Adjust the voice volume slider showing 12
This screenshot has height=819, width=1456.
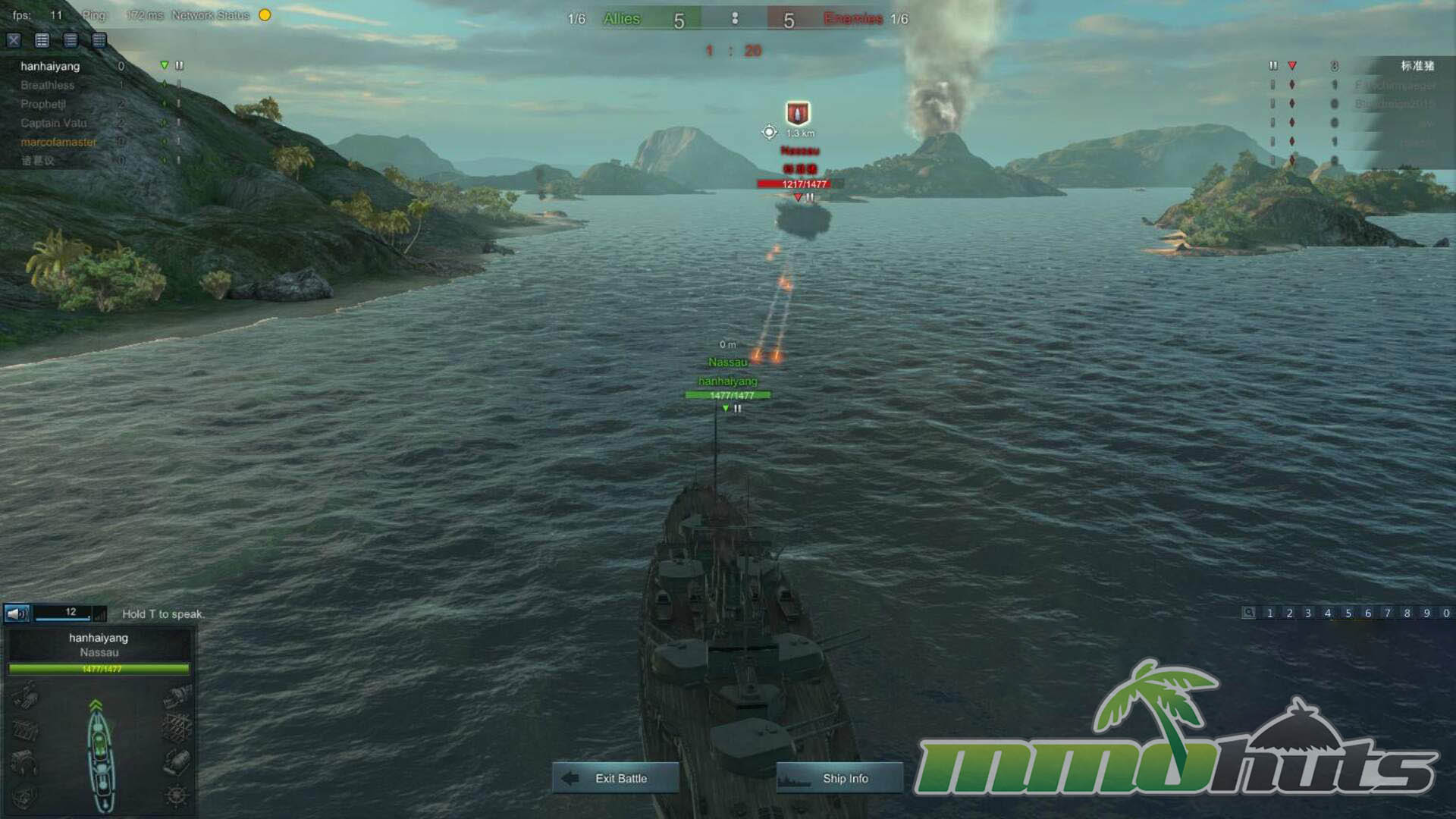click(x=62, y=613)
